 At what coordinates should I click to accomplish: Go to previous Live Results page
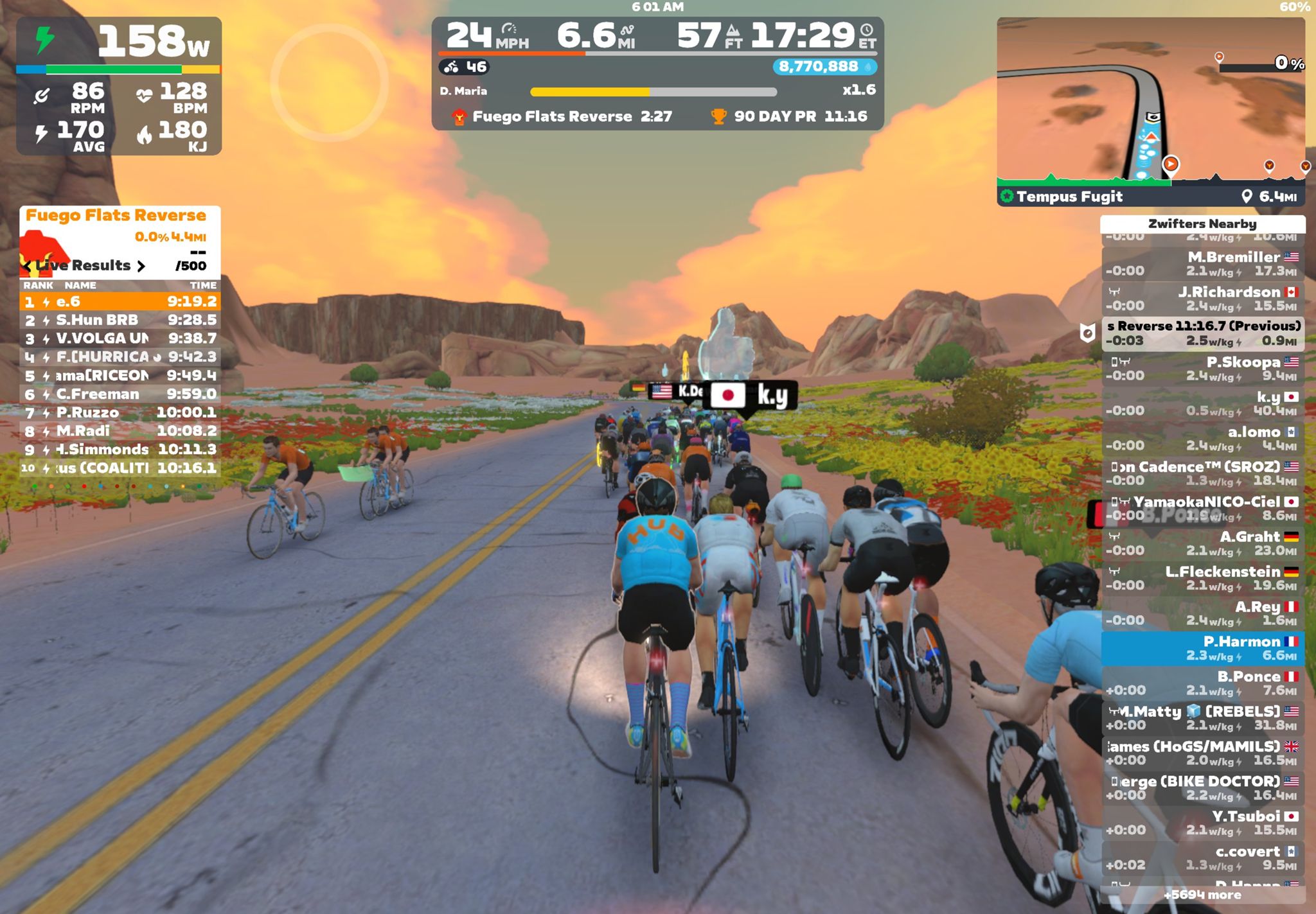click(27, 266)
